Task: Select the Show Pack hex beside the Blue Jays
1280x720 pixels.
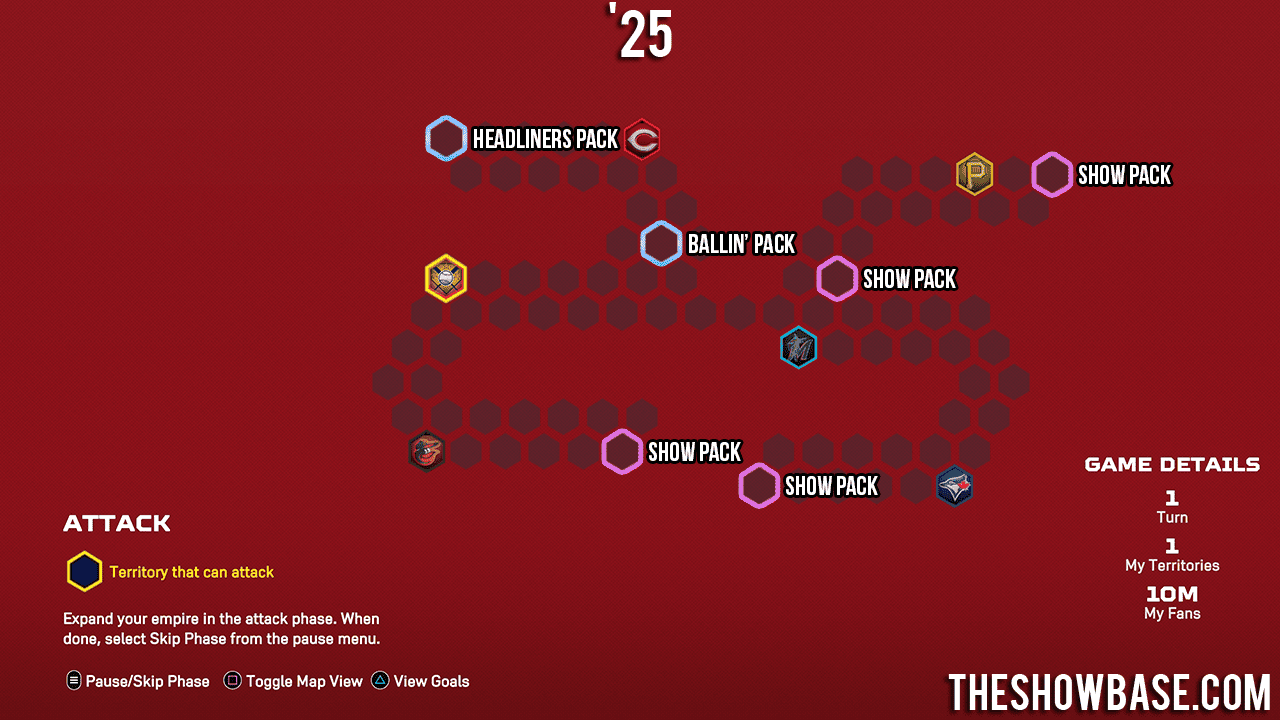Action: point(759,486)
